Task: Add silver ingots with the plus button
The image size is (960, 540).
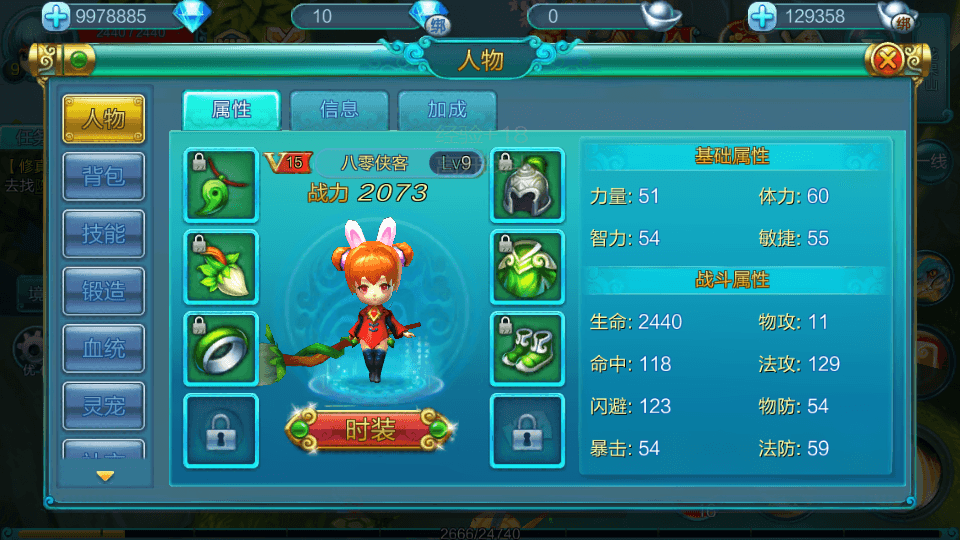Action: coord(763,16)
